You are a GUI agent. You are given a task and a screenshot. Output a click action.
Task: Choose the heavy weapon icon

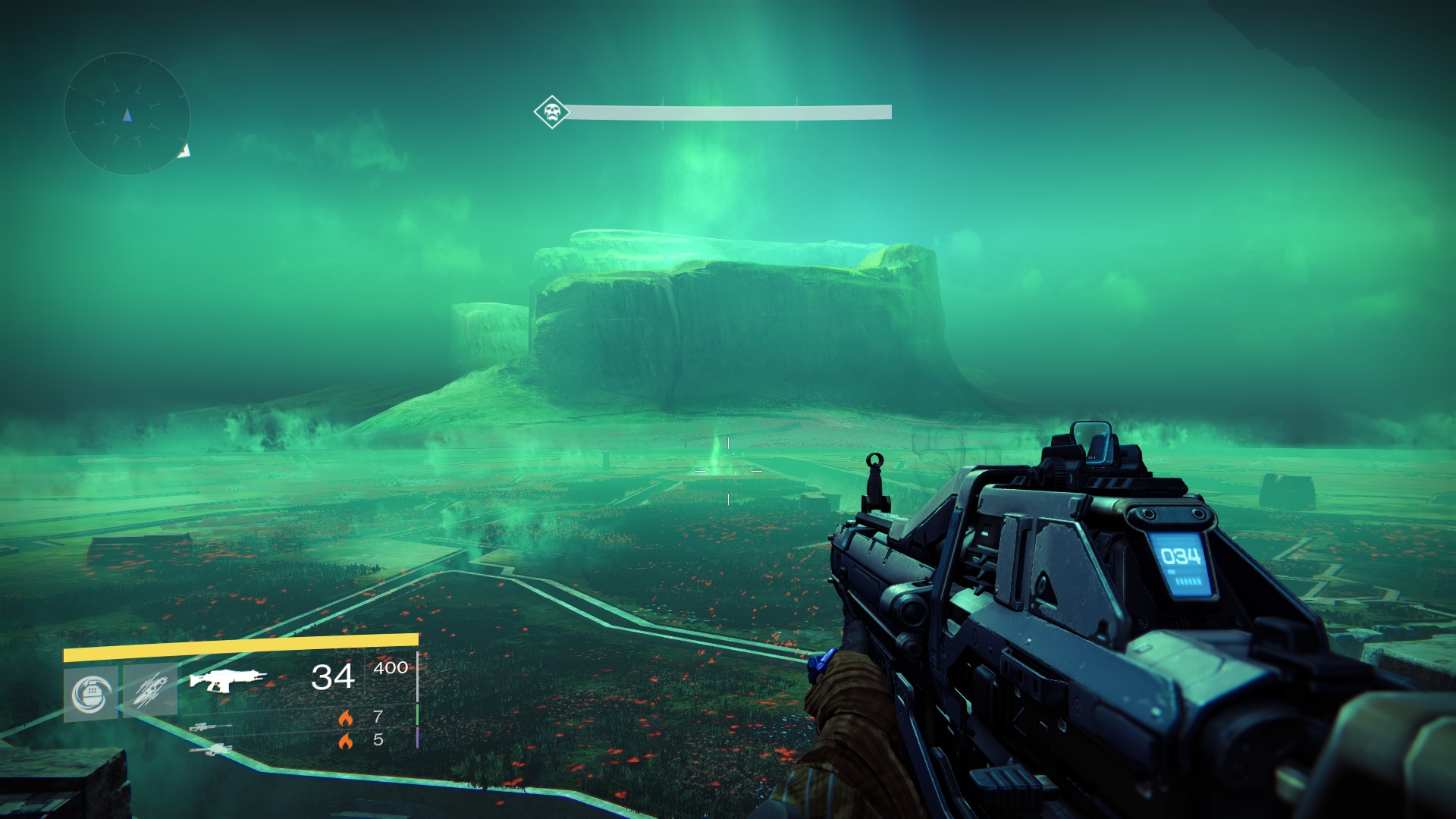pos(211,750)
